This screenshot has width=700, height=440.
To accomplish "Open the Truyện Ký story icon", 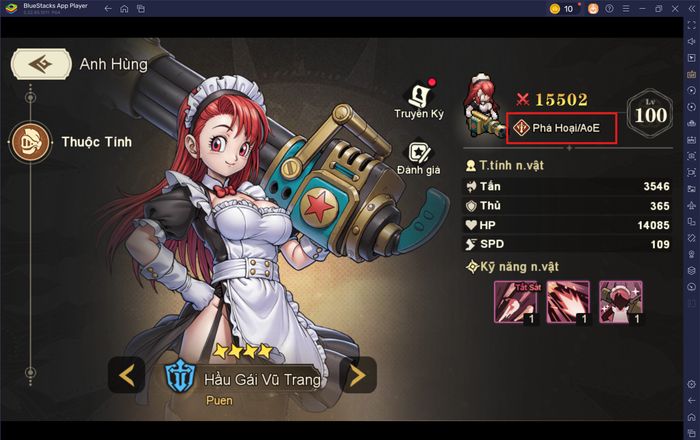I will [x=419, y=98].
